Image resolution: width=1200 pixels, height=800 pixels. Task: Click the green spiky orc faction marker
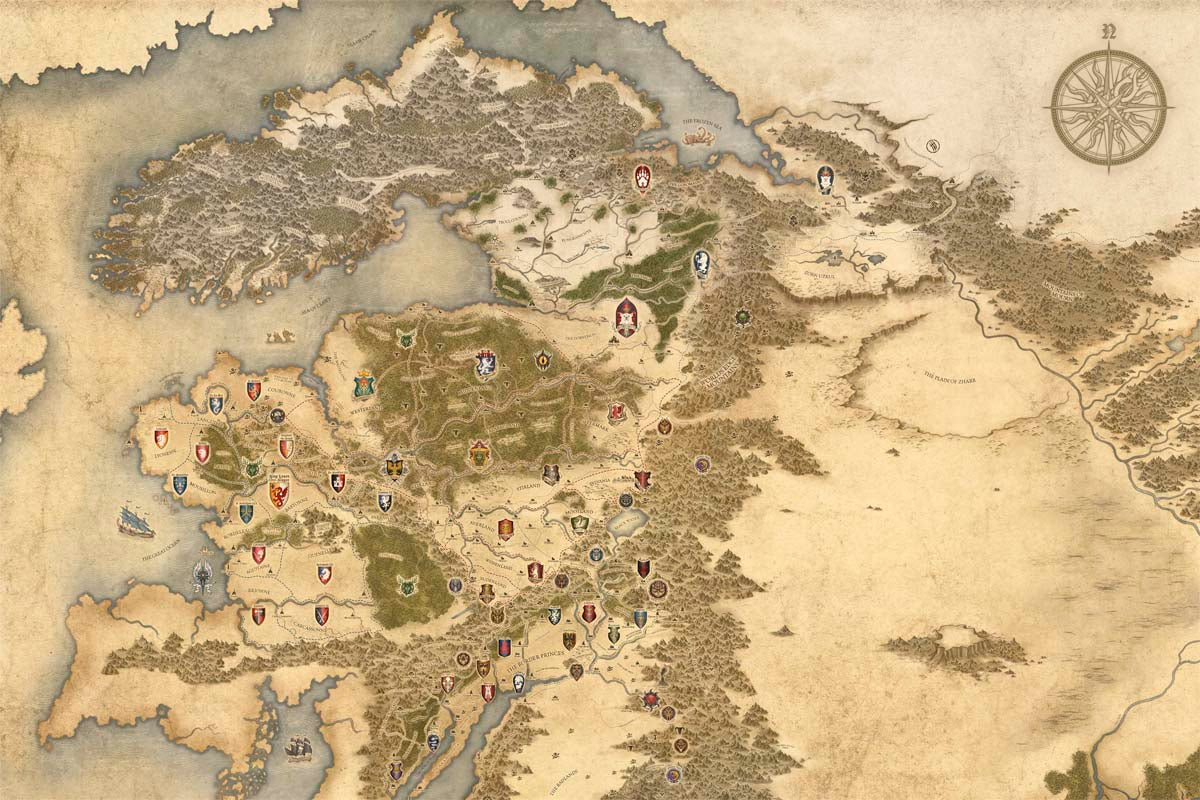[x=742, y=317]
